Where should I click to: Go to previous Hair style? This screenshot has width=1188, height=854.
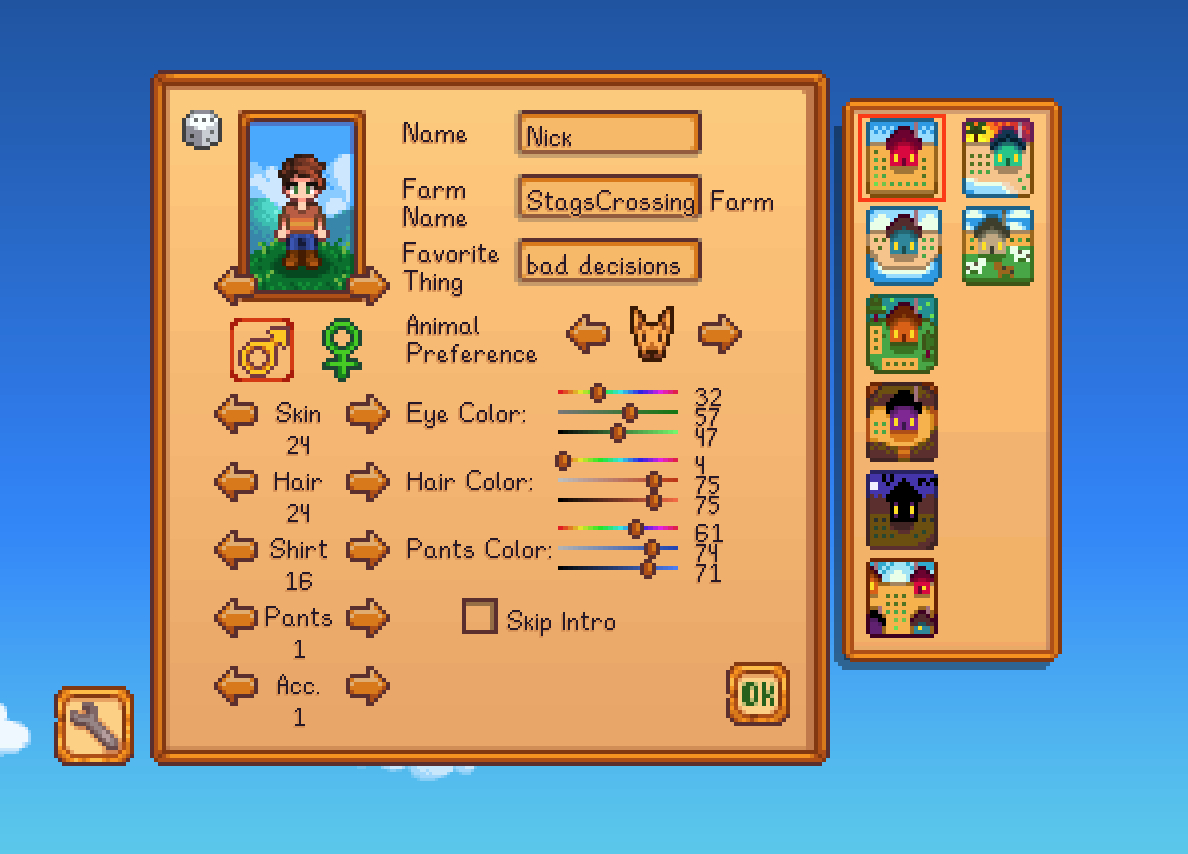click(236, 481)
